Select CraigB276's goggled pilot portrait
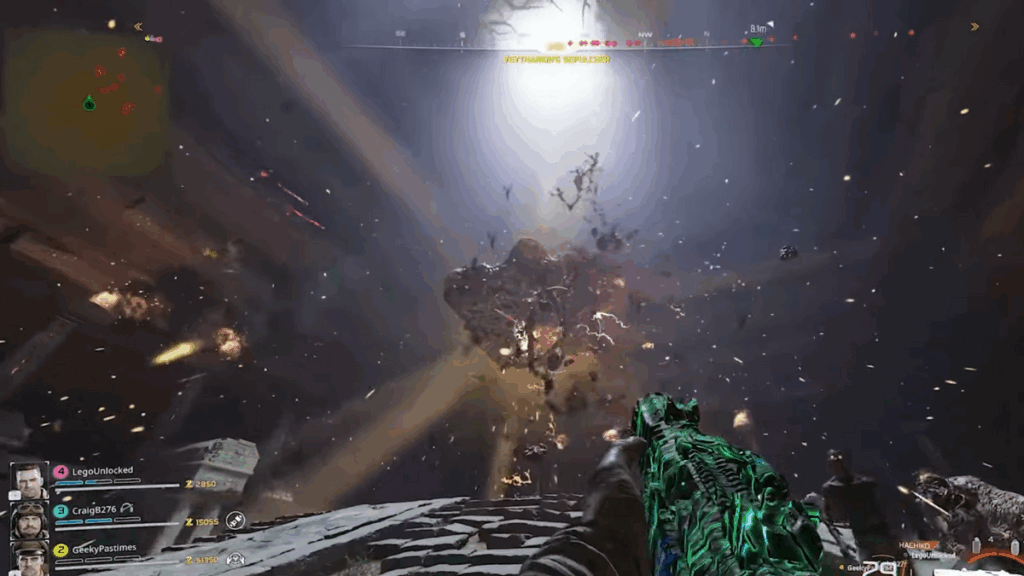 30,520
